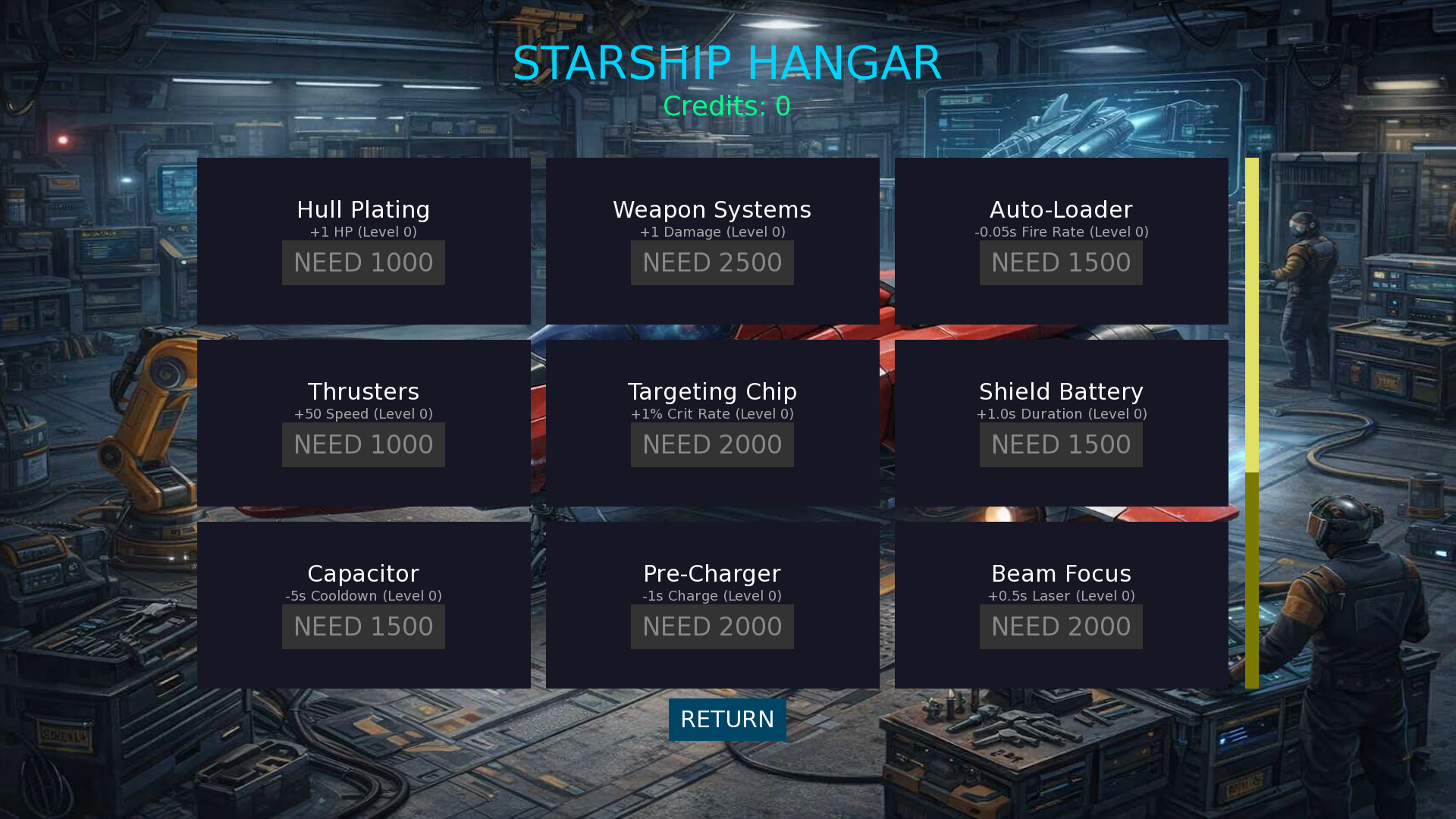
Task: Upgrade the Beam Focus laser
Action: coord(1061,627)
